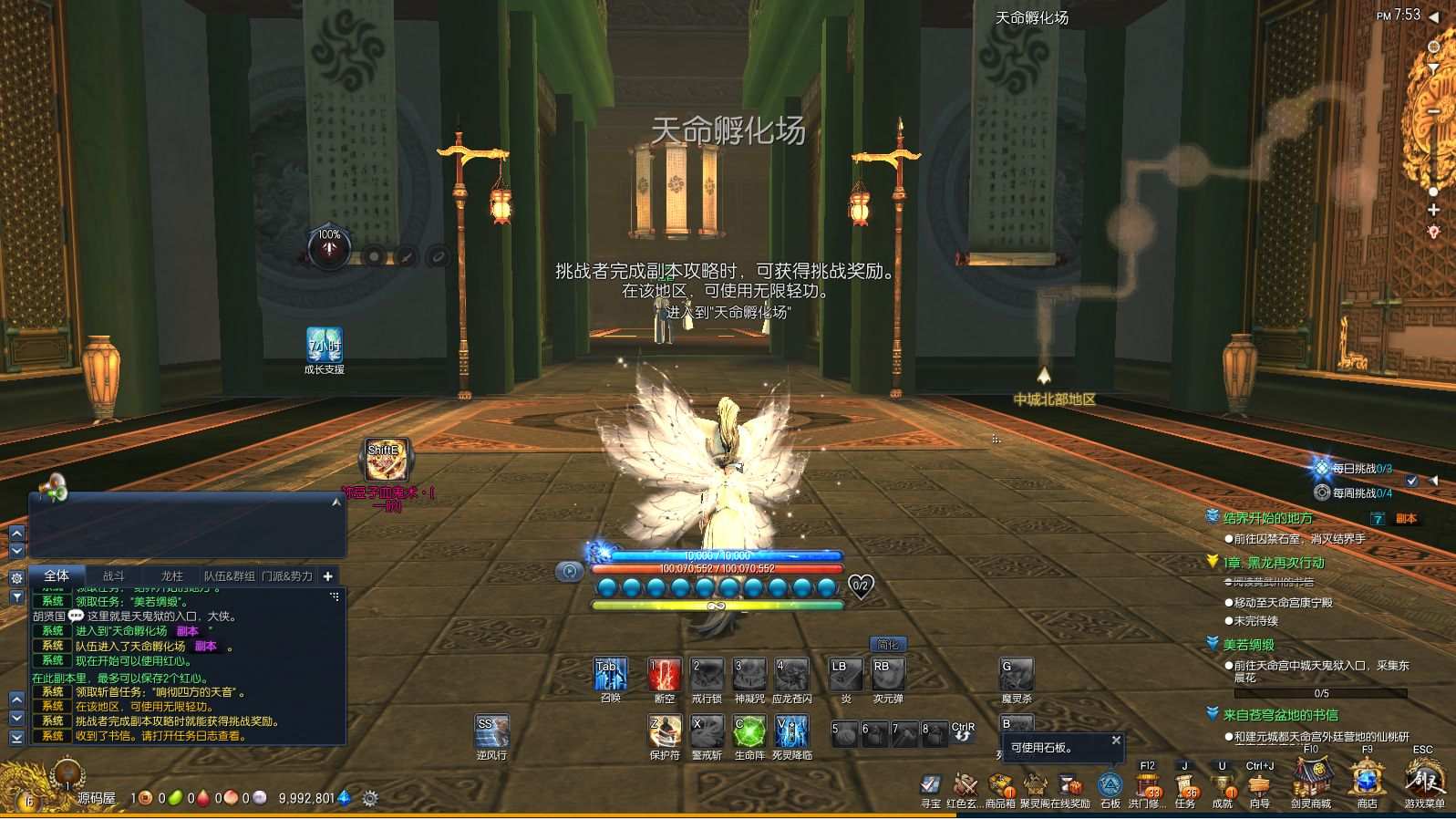Viewport: 1456px width, 819px height.
Task: Open the 石板 stone tablet icon
Action: point(1110,786)
